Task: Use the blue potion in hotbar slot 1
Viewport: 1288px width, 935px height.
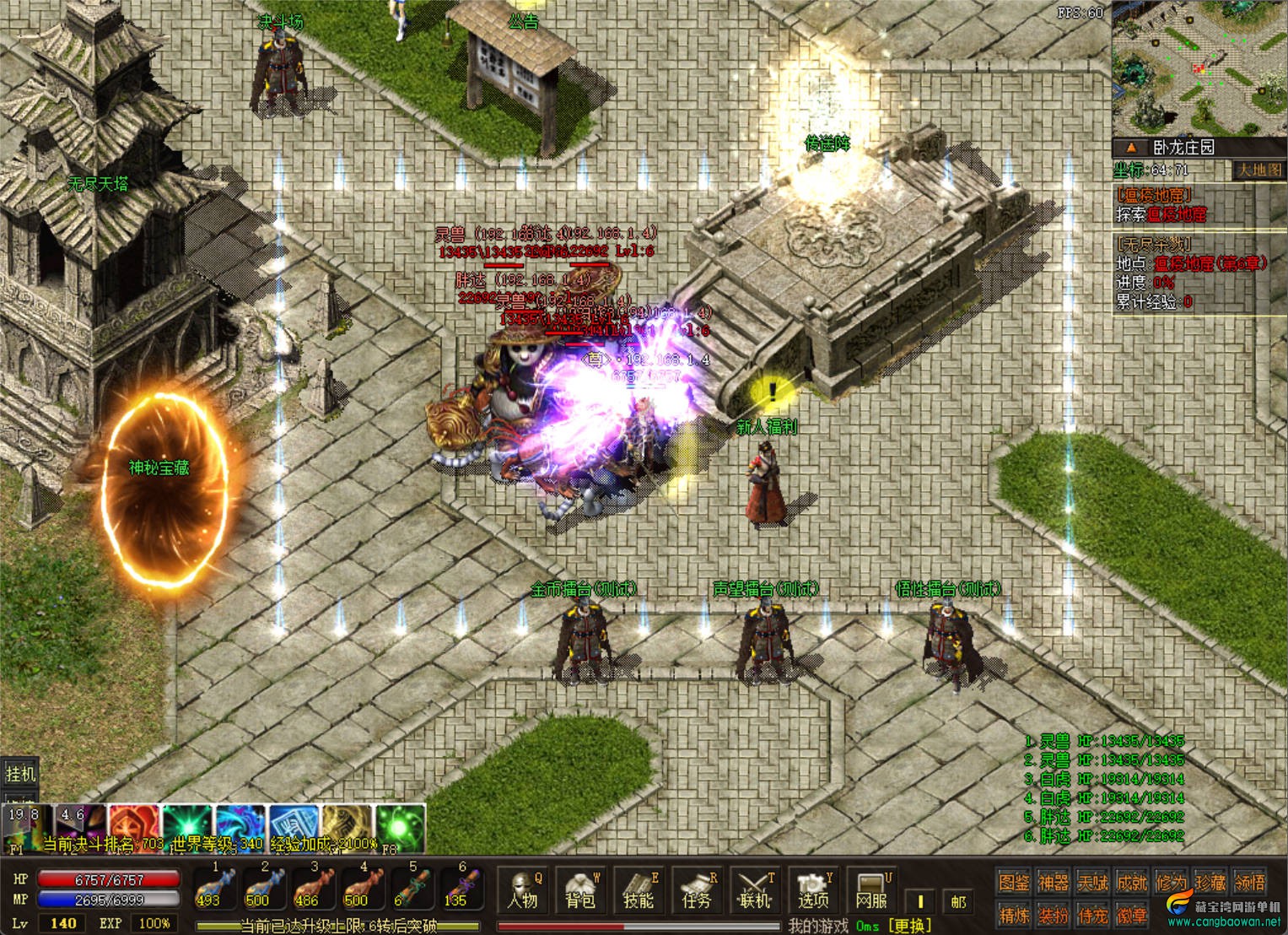Action: click(209, 889)
